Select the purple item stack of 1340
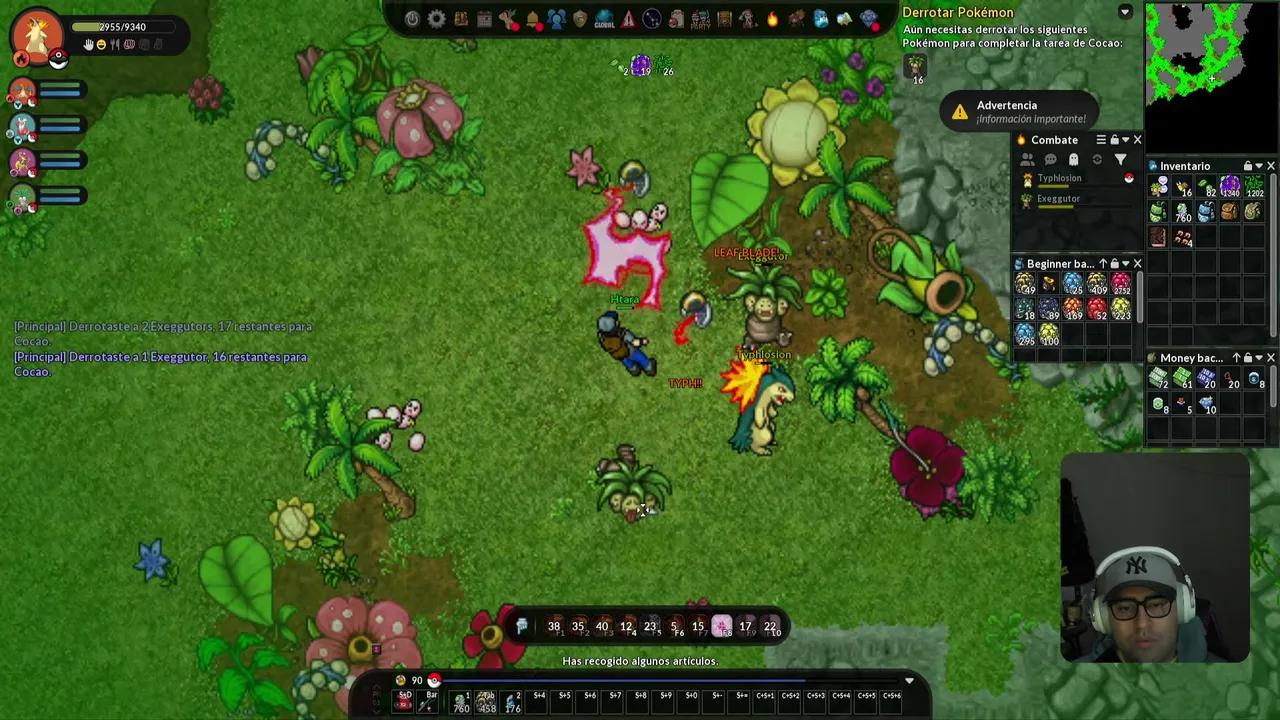The width and height of the screenshot is (1280, 720). (x=1229, y=187)
